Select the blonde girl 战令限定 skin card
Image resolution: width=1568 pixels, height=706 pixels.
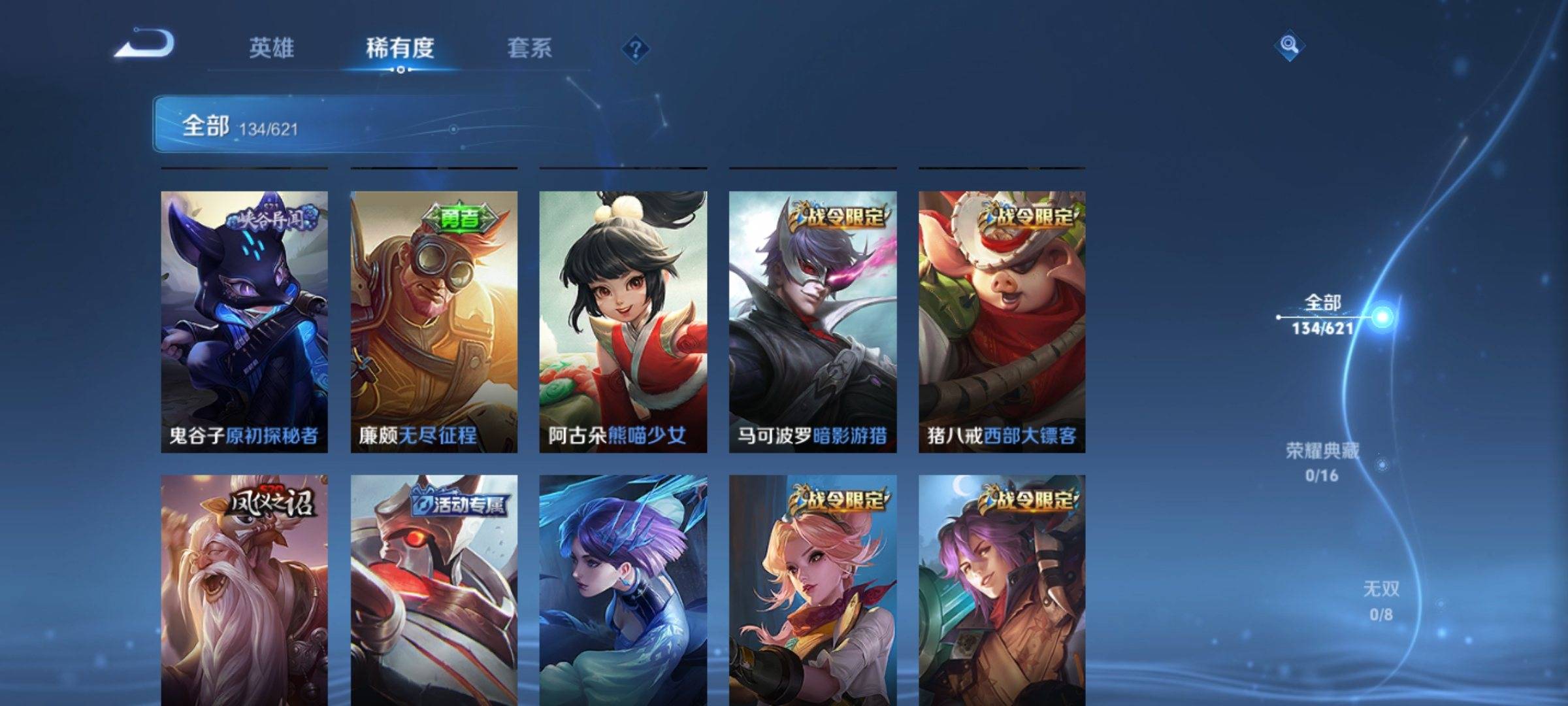[x=813, y=590]
